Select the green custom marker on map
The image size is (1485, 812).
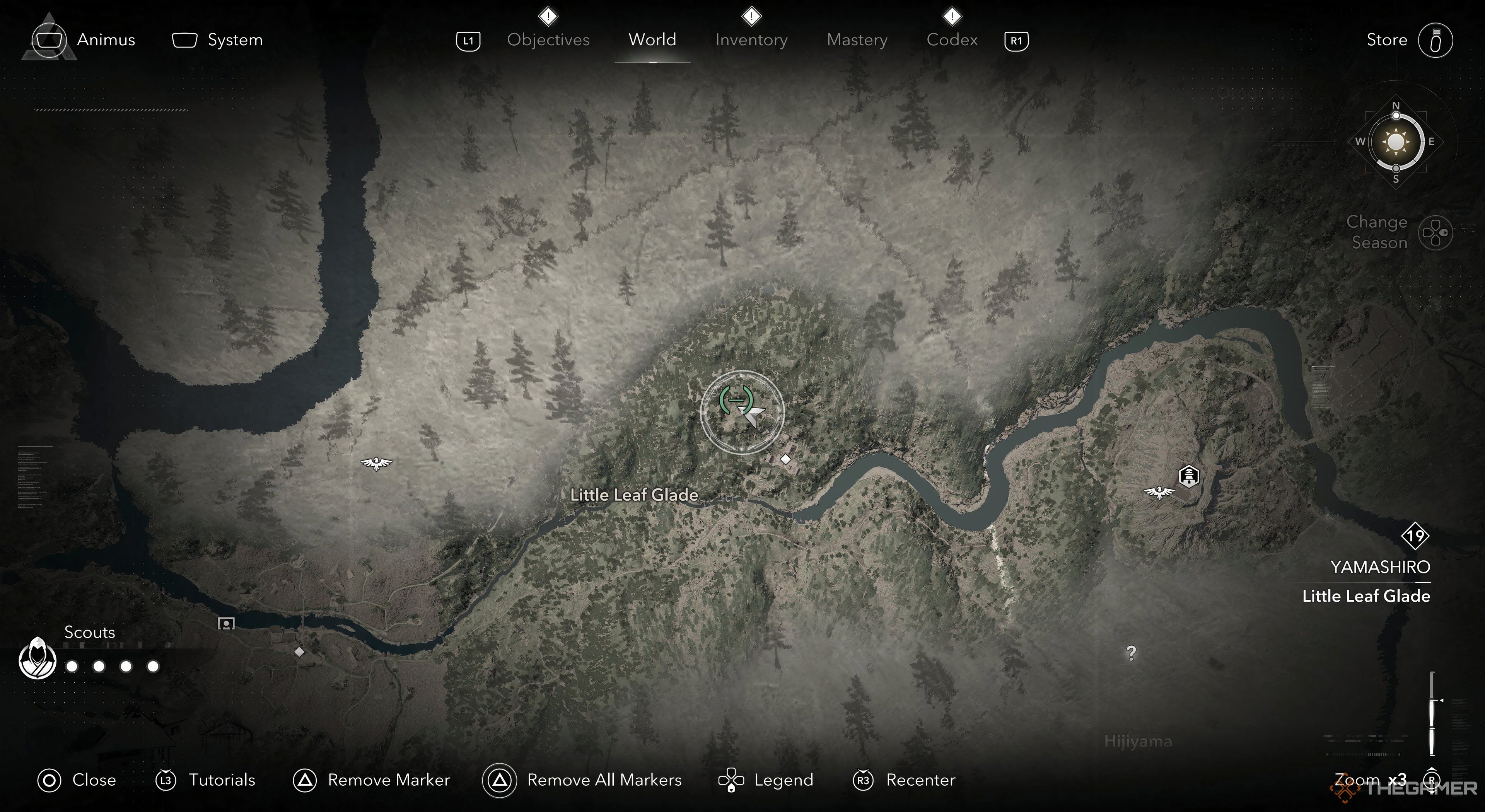tap(736, 399)
